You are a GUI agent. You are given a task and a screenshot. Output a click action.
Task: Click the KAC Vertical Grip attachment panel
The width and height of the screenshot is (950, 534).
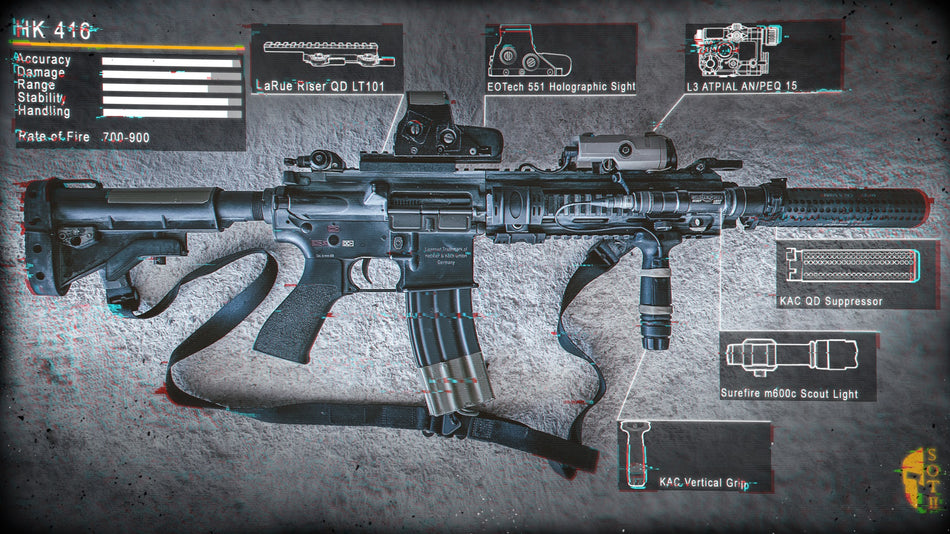tap(696, 456)
